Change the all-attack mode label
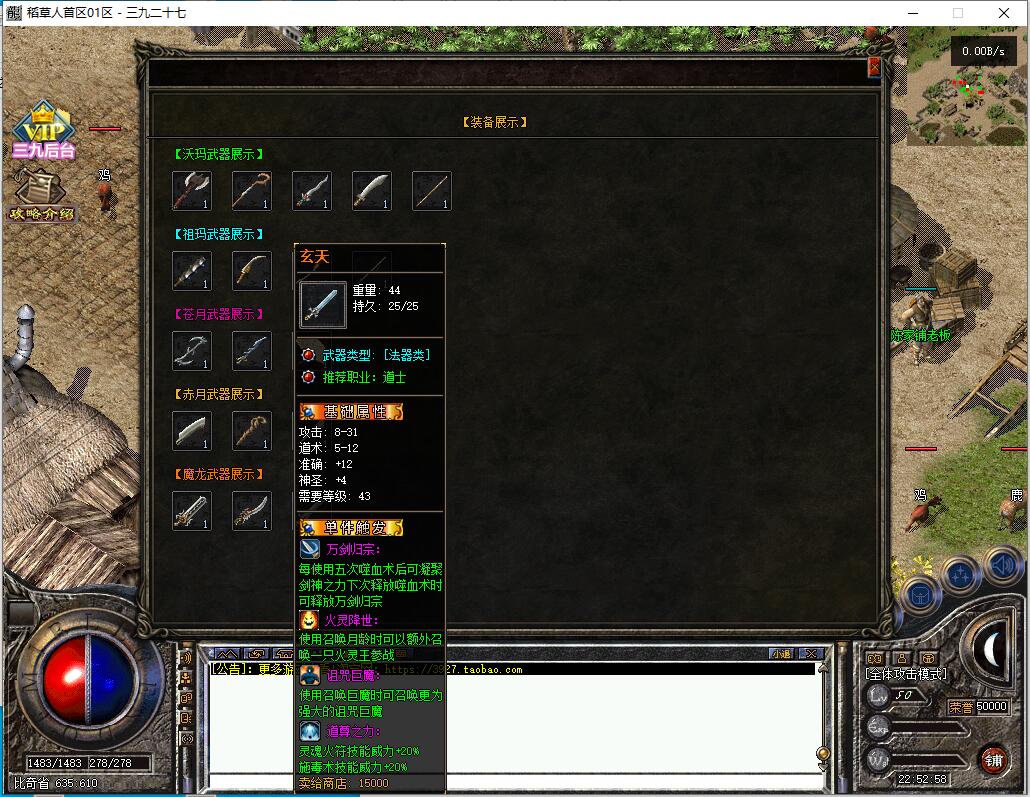The height and width of the screenshot is (797, 1030). click(905, 675)
